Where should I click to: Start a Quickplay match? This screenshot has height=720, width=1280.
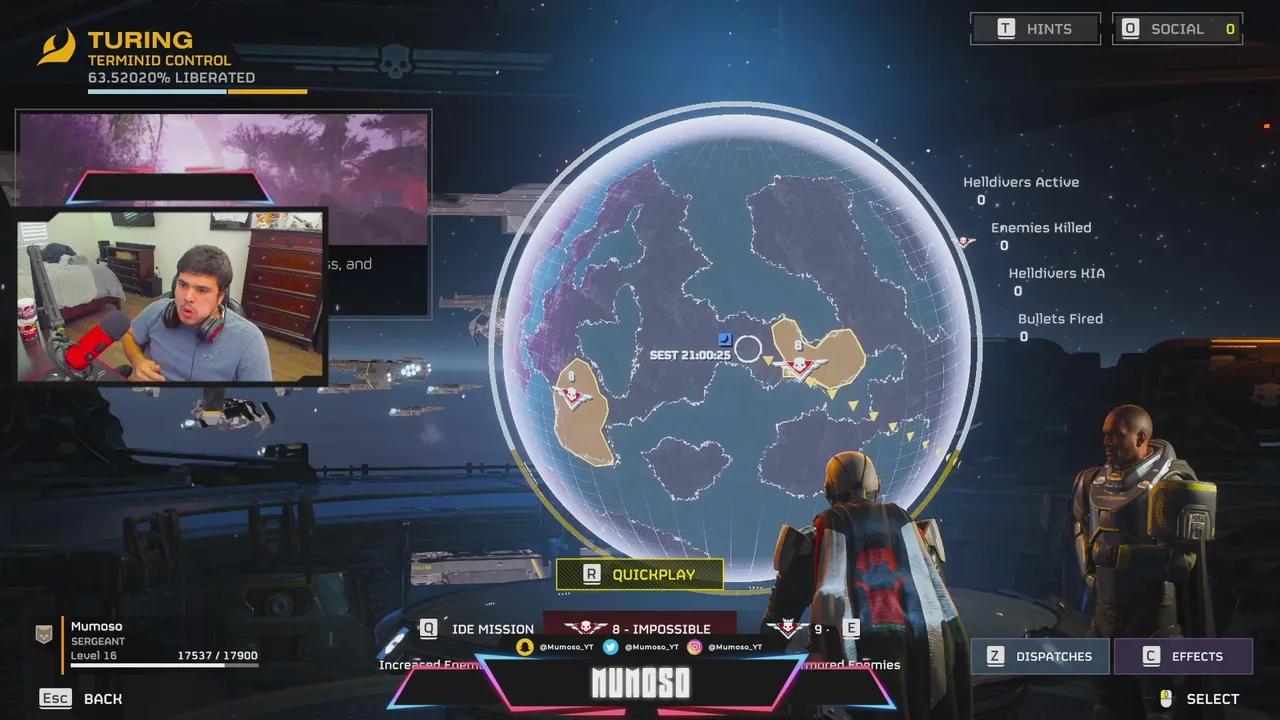[639, 574]
